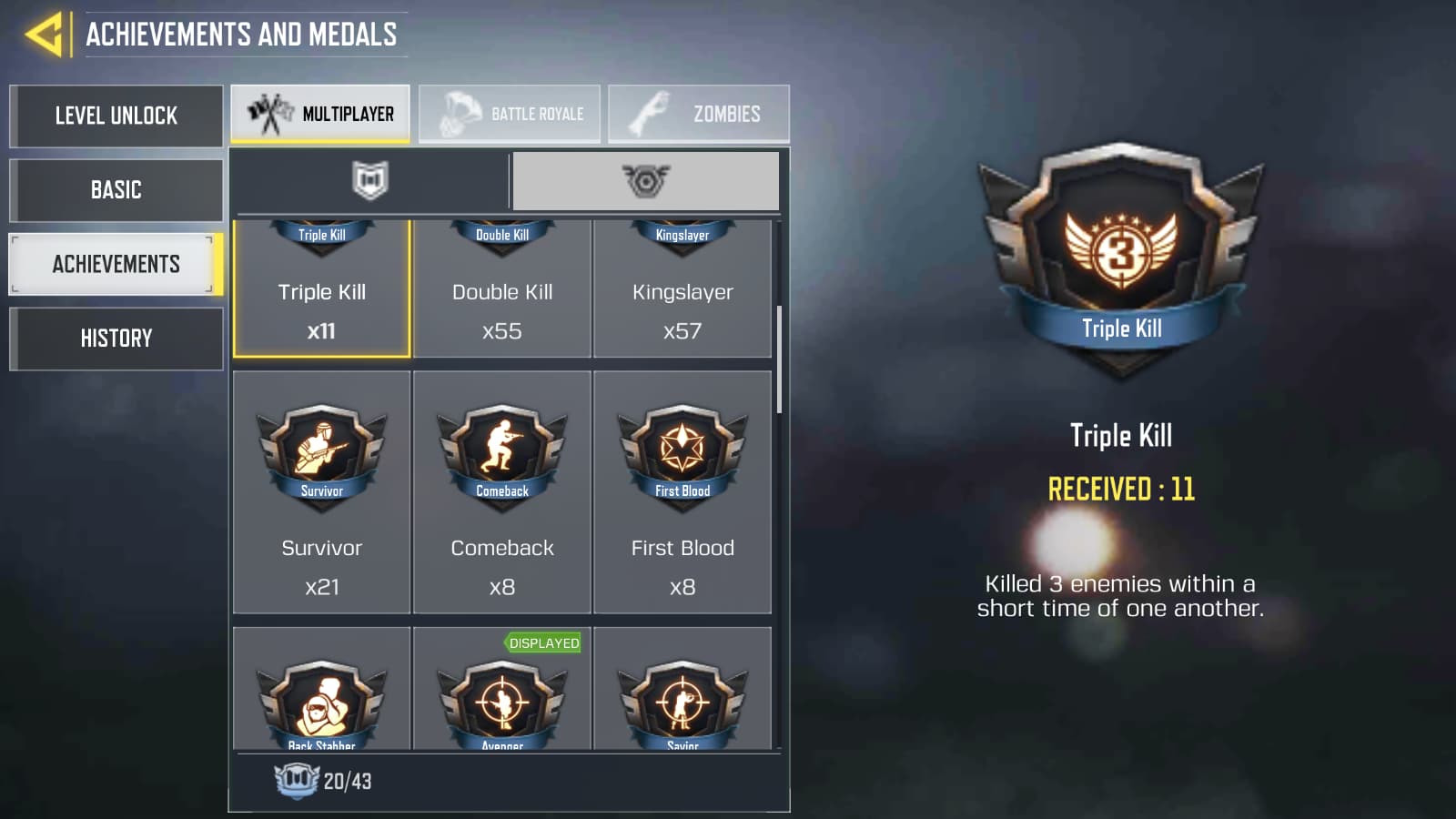Switch to the Battle Royale tab
Viewport: 1456px width, 819px height.
511,113
